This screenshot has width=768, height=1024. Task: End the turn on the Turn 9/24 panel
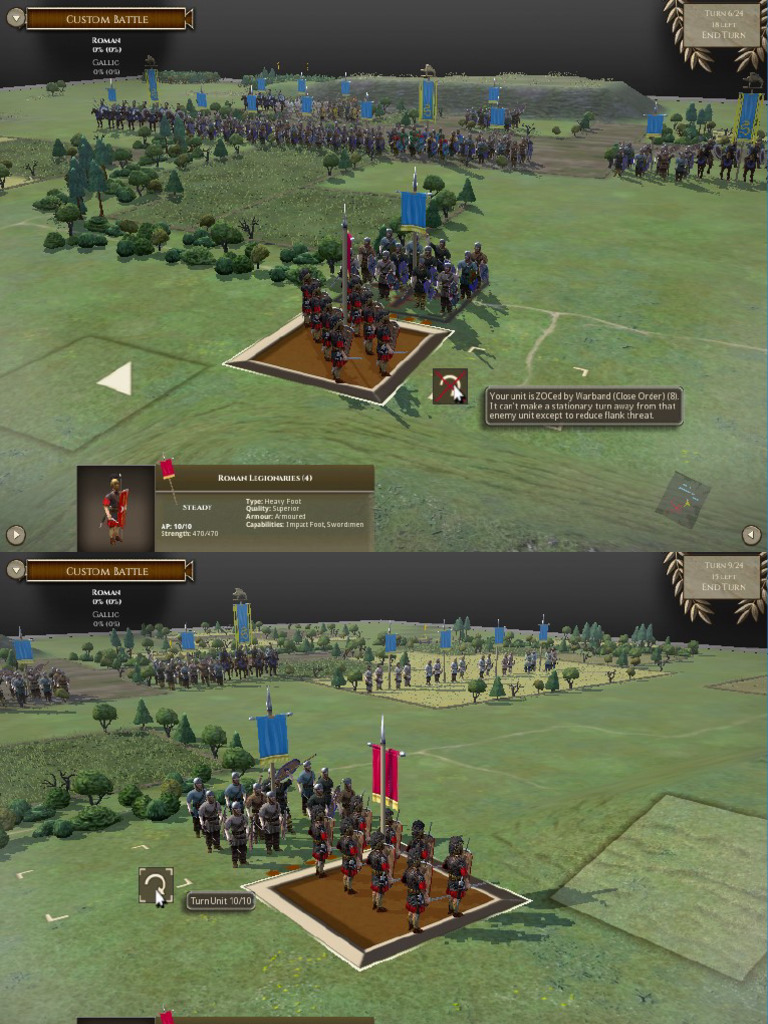[x=725, y=588]
